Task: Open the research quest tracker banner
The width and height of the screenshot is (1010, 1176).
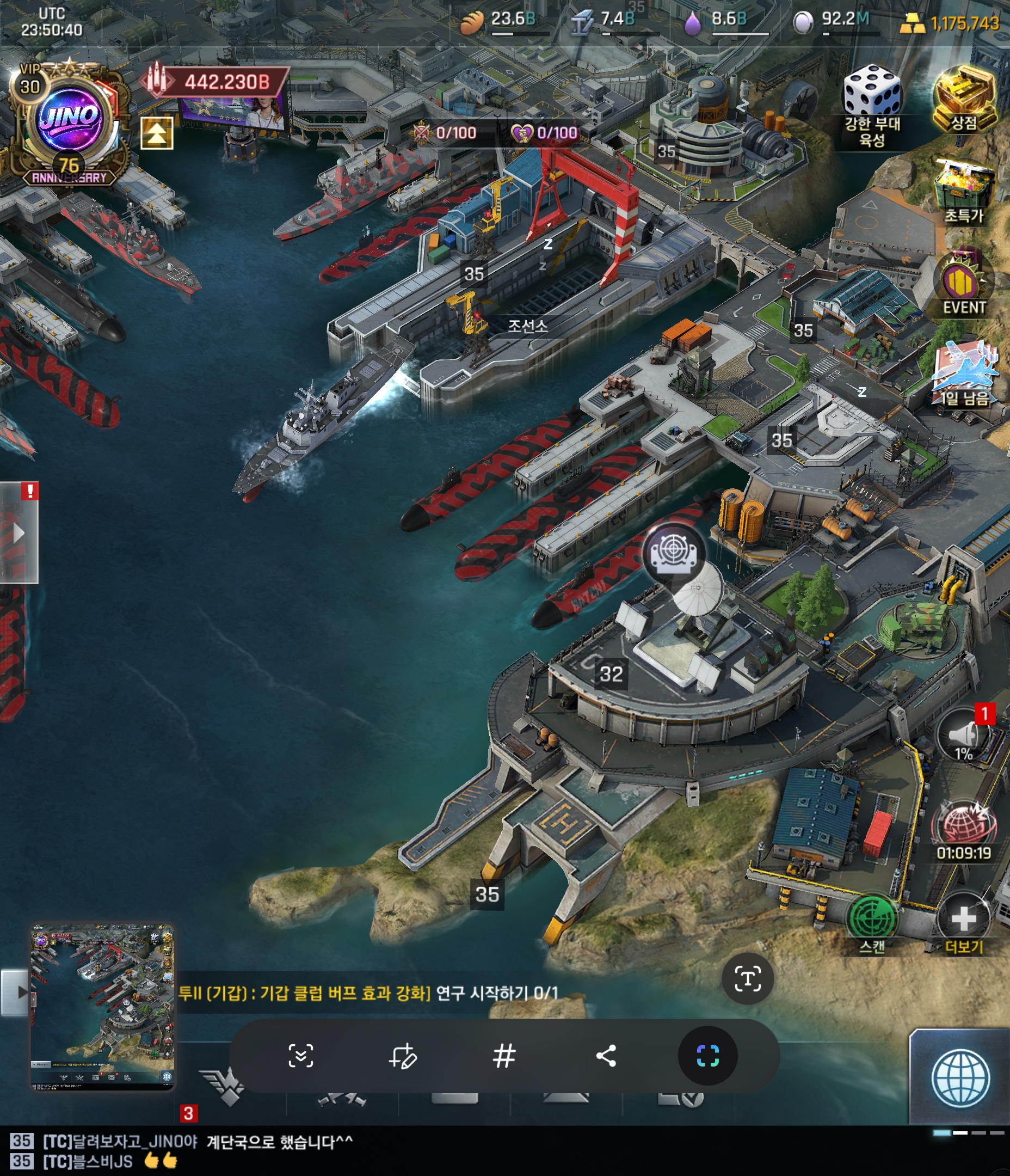Action: point(369,993)
